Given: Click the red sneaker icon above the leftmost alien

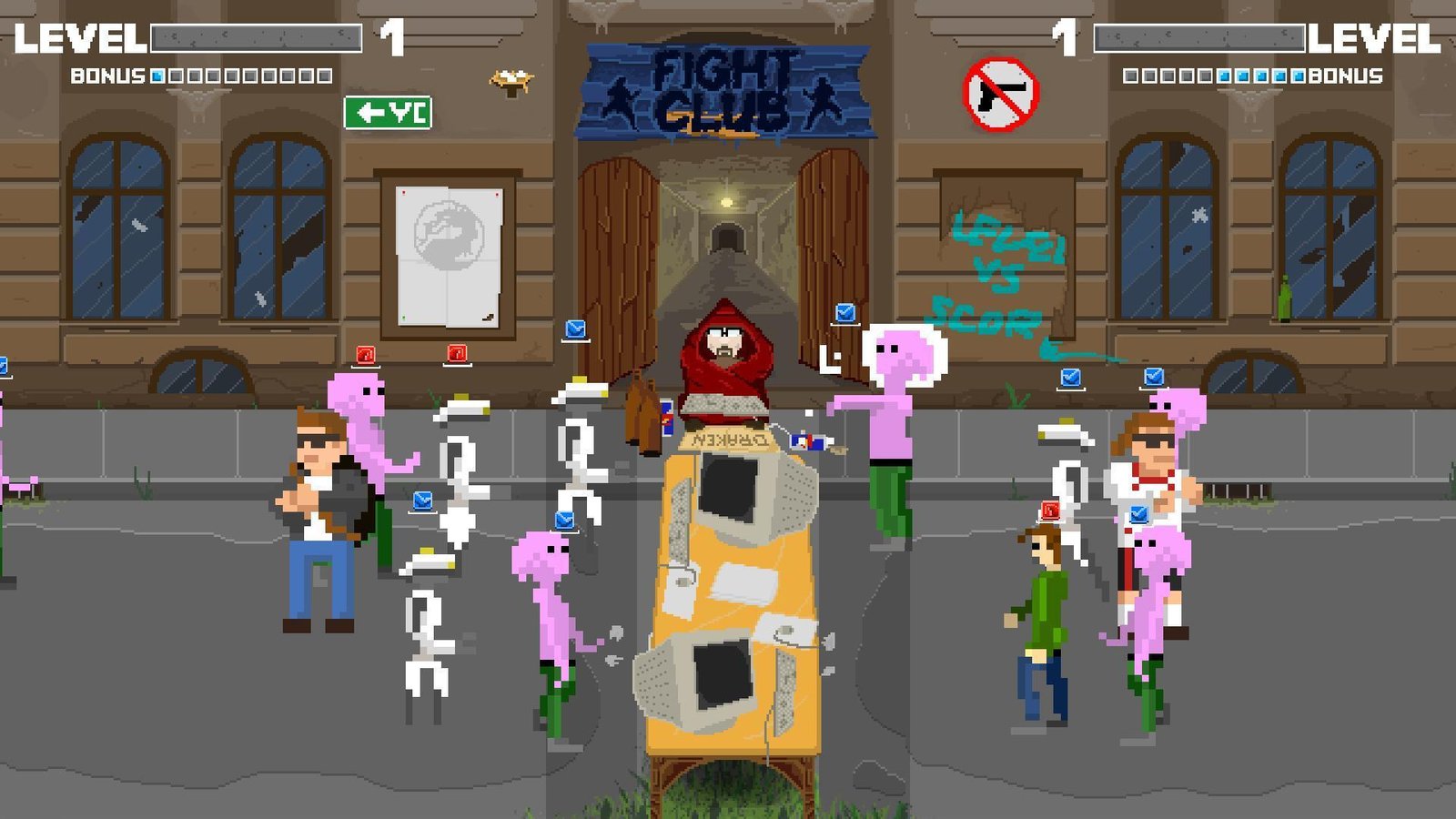Looking at the screenshot, I should coord(366,355).
